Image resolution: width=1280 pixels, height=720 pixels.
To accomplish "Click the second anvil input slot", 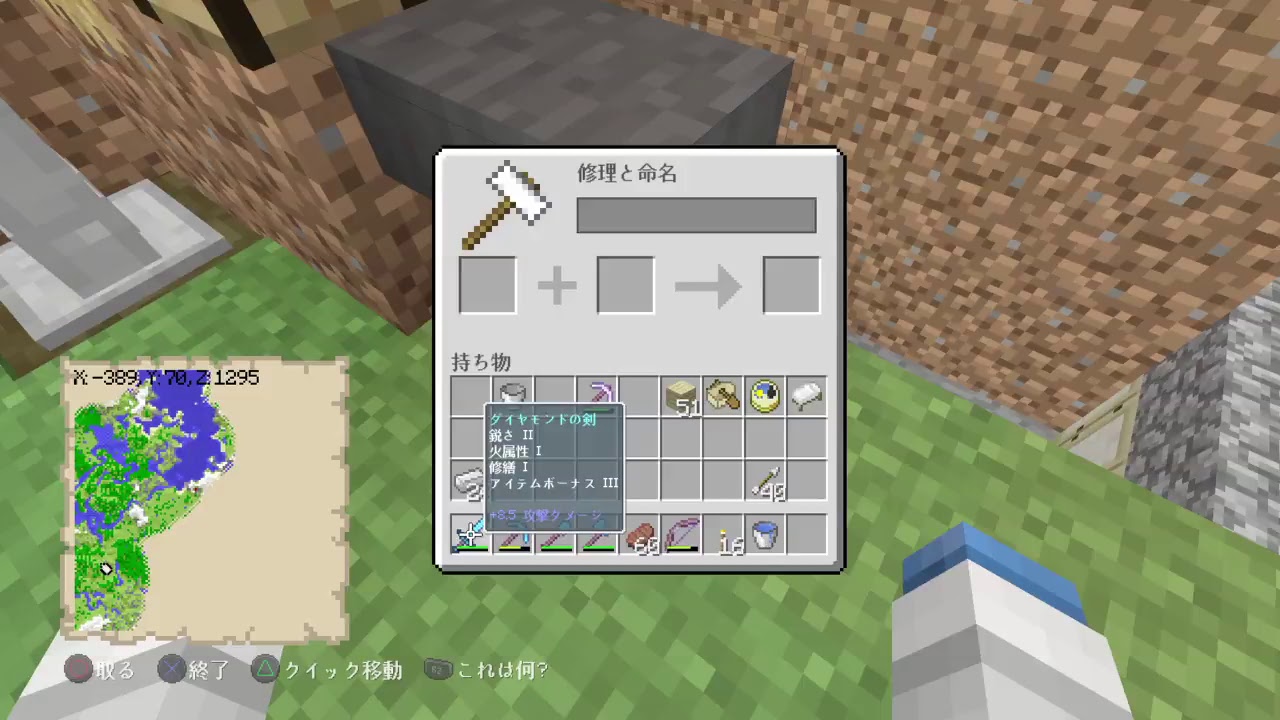I will coord(624,284).
